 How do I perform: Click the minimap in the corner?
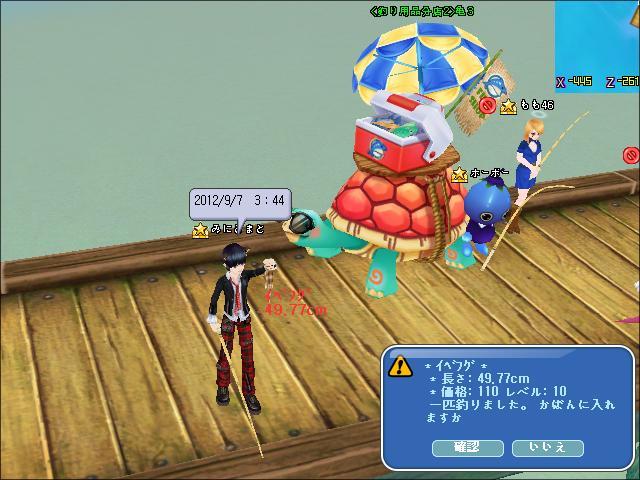[x=598, y=45]
